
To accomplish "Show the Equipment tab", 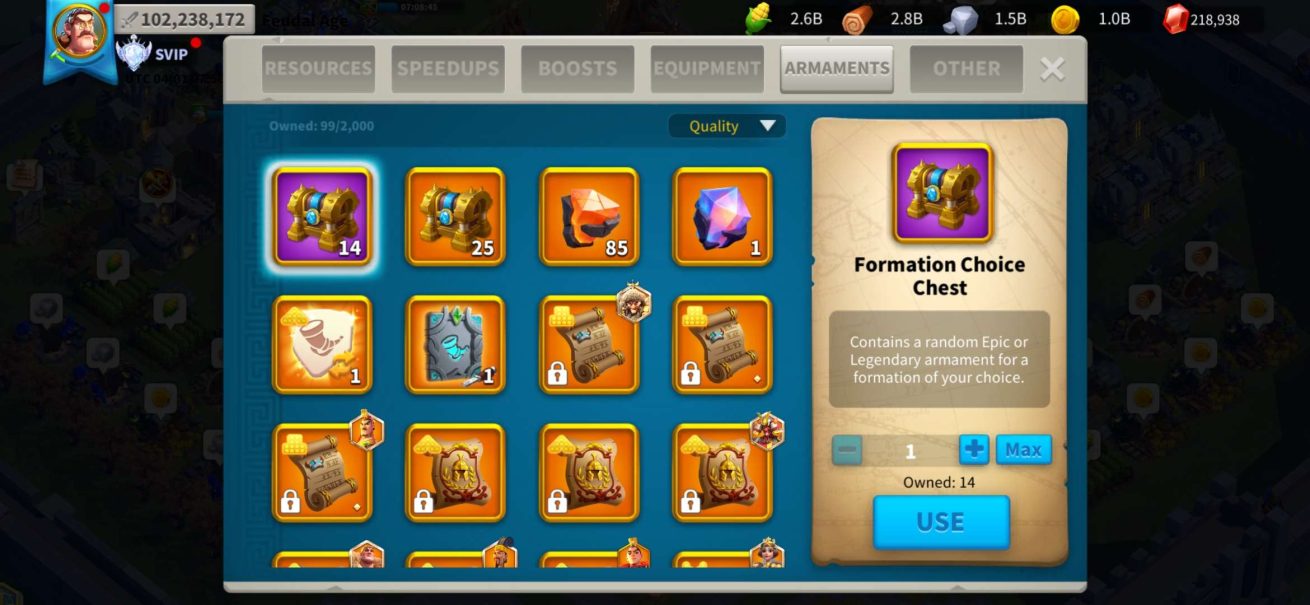I will pos(707,69).
